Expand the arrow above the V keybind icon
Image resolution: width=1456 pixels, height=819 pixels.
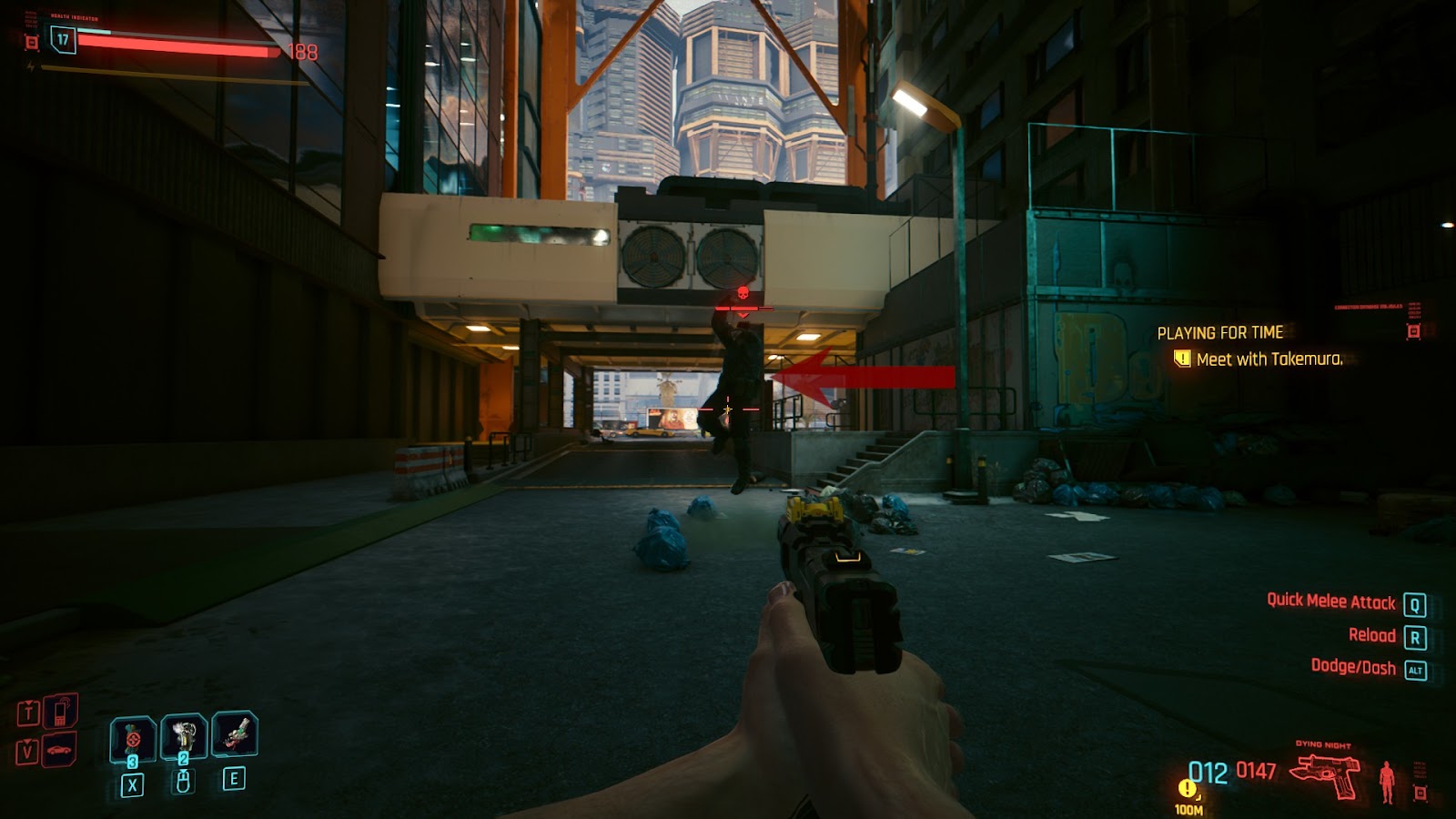point(26,742)
